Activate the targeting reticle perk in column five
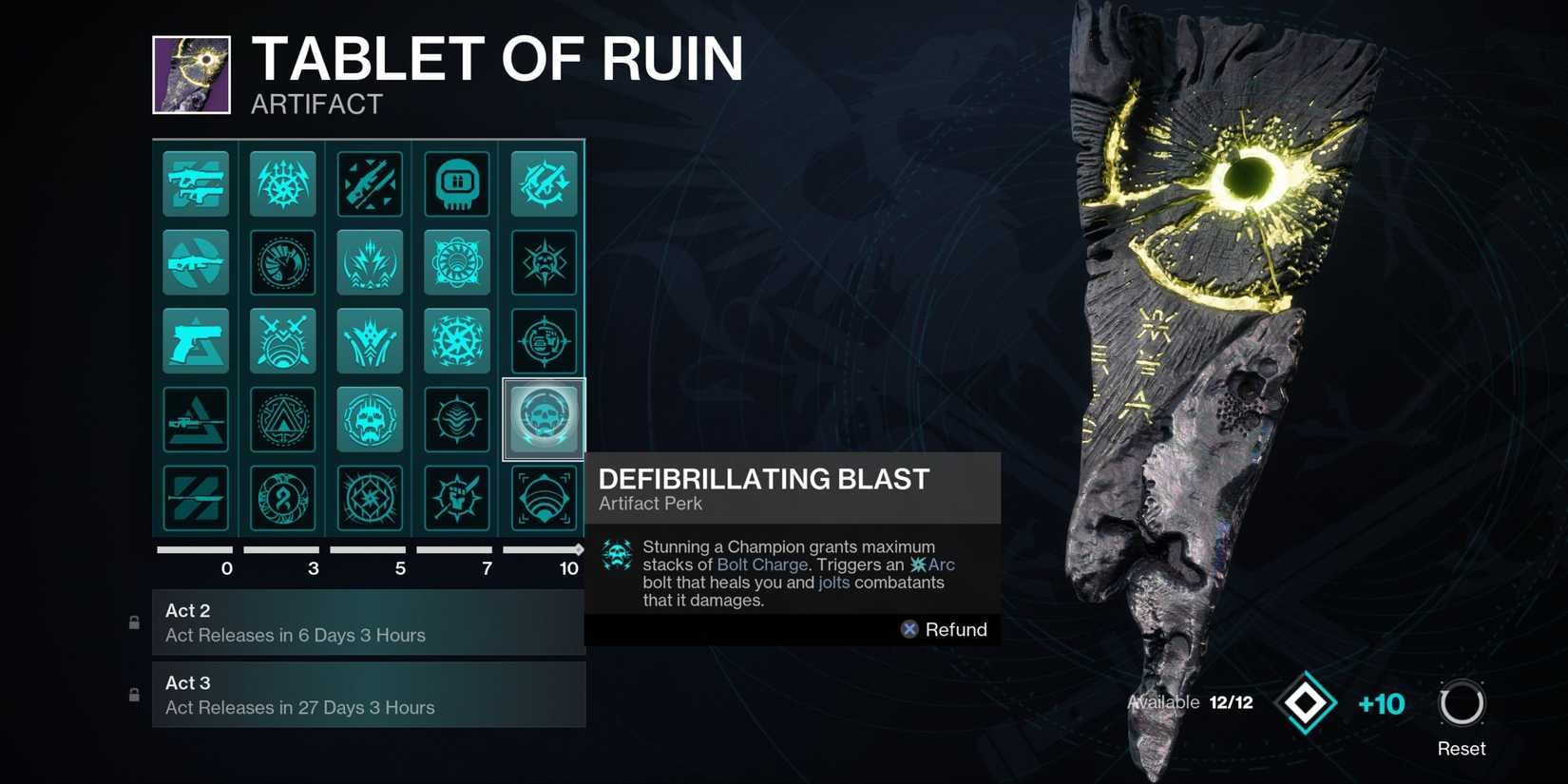Viewport: 1568px width, 784px height. (543, 341)
